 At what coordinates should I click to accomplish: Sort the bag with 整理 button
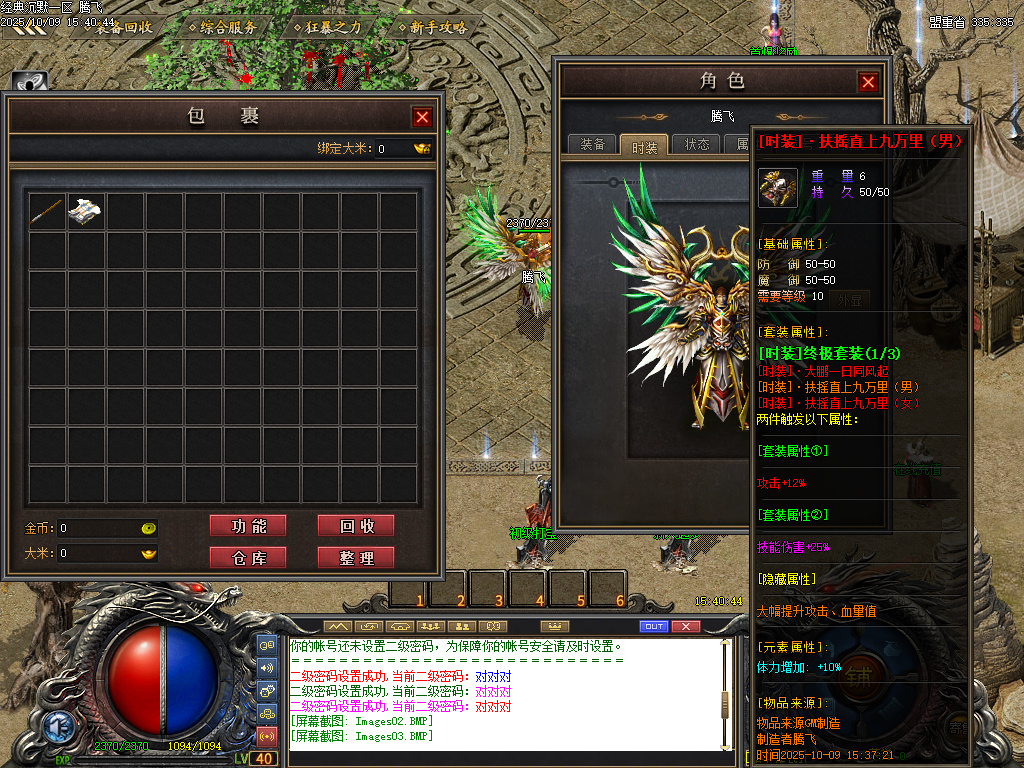pyautogui.click(x=355, y=558)
